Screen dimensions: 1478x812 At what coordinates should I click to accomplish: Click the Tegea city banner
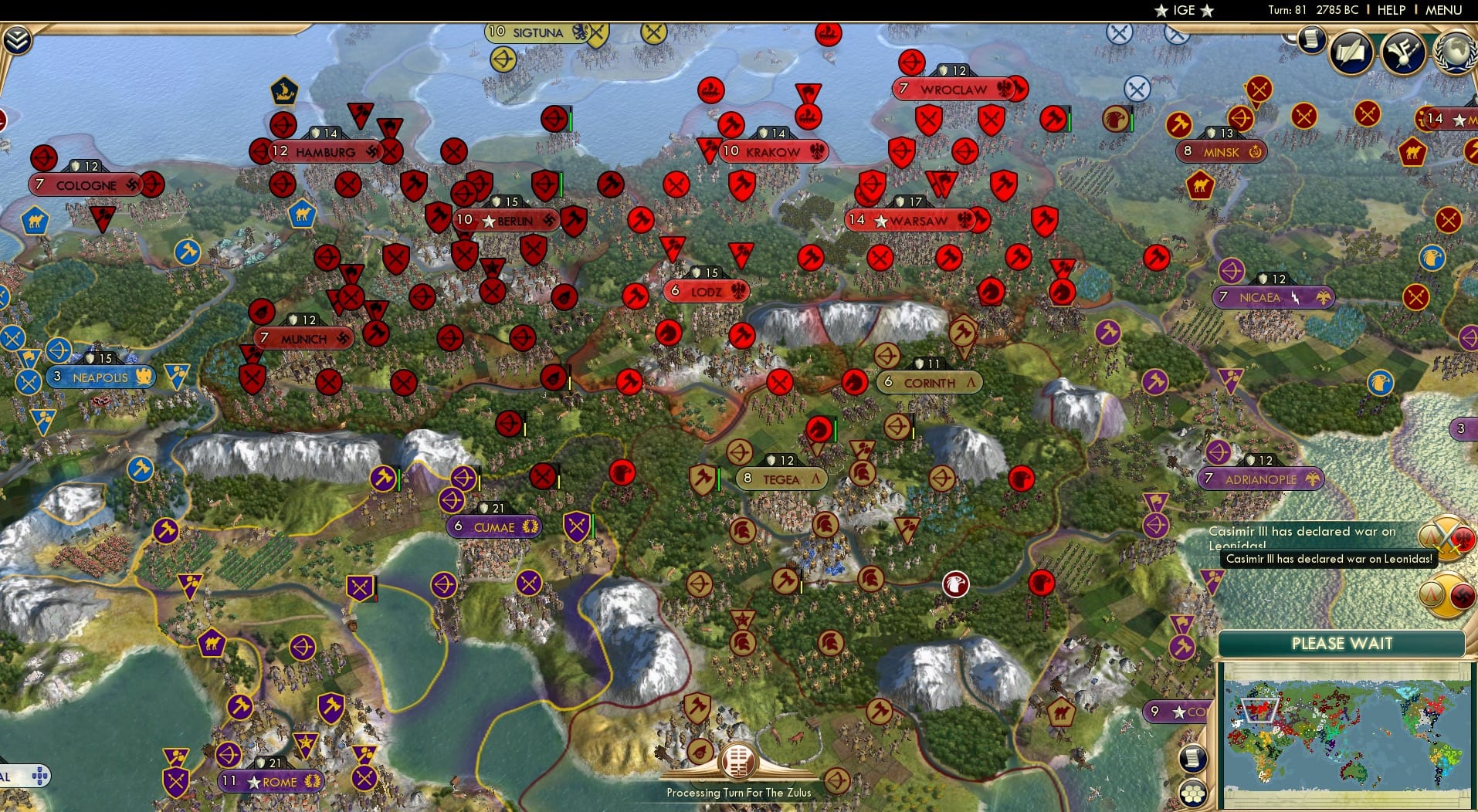point(782,479)
